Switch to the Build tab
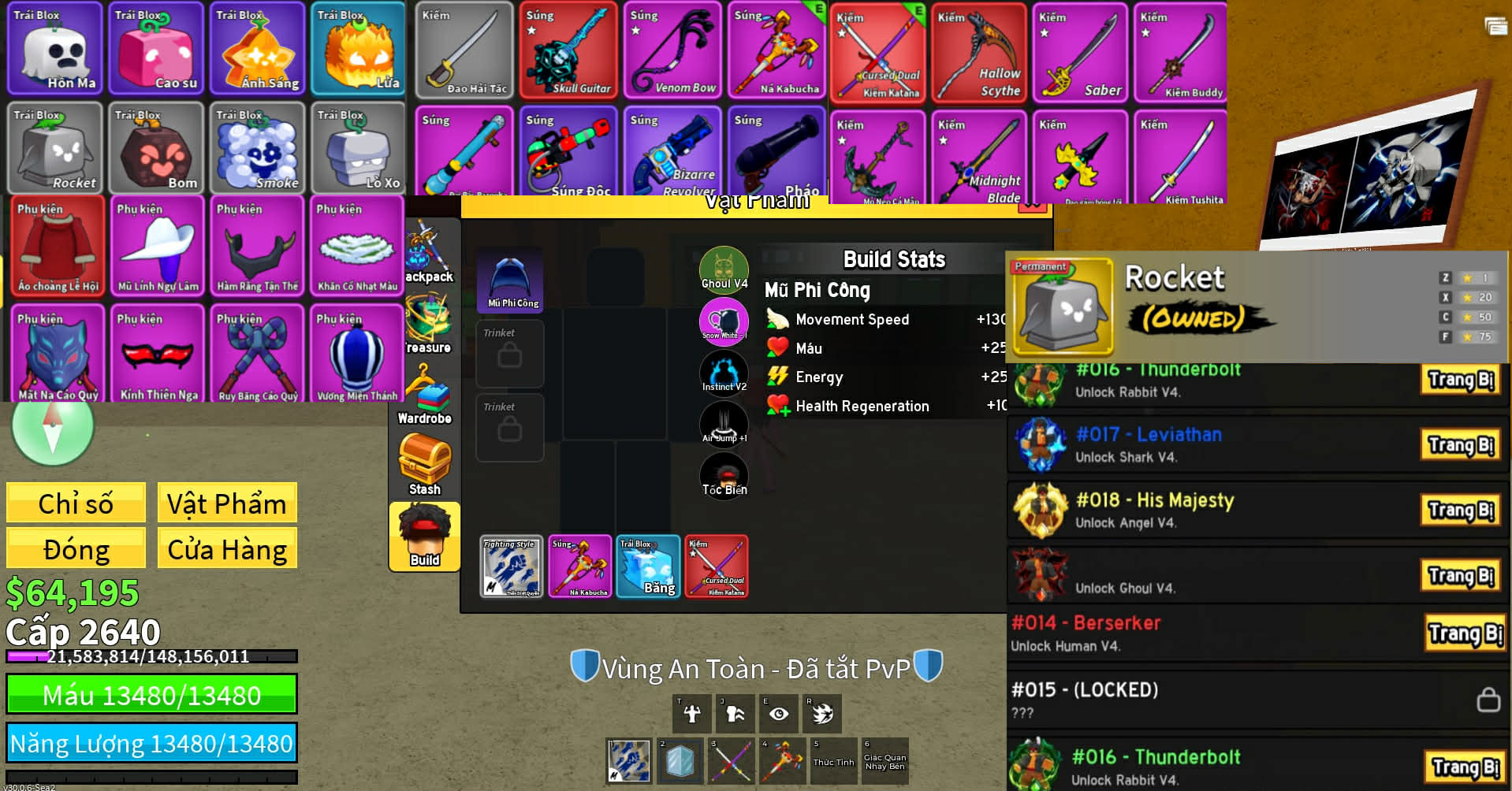The image size is (1512, 791). tap(424, 537)
